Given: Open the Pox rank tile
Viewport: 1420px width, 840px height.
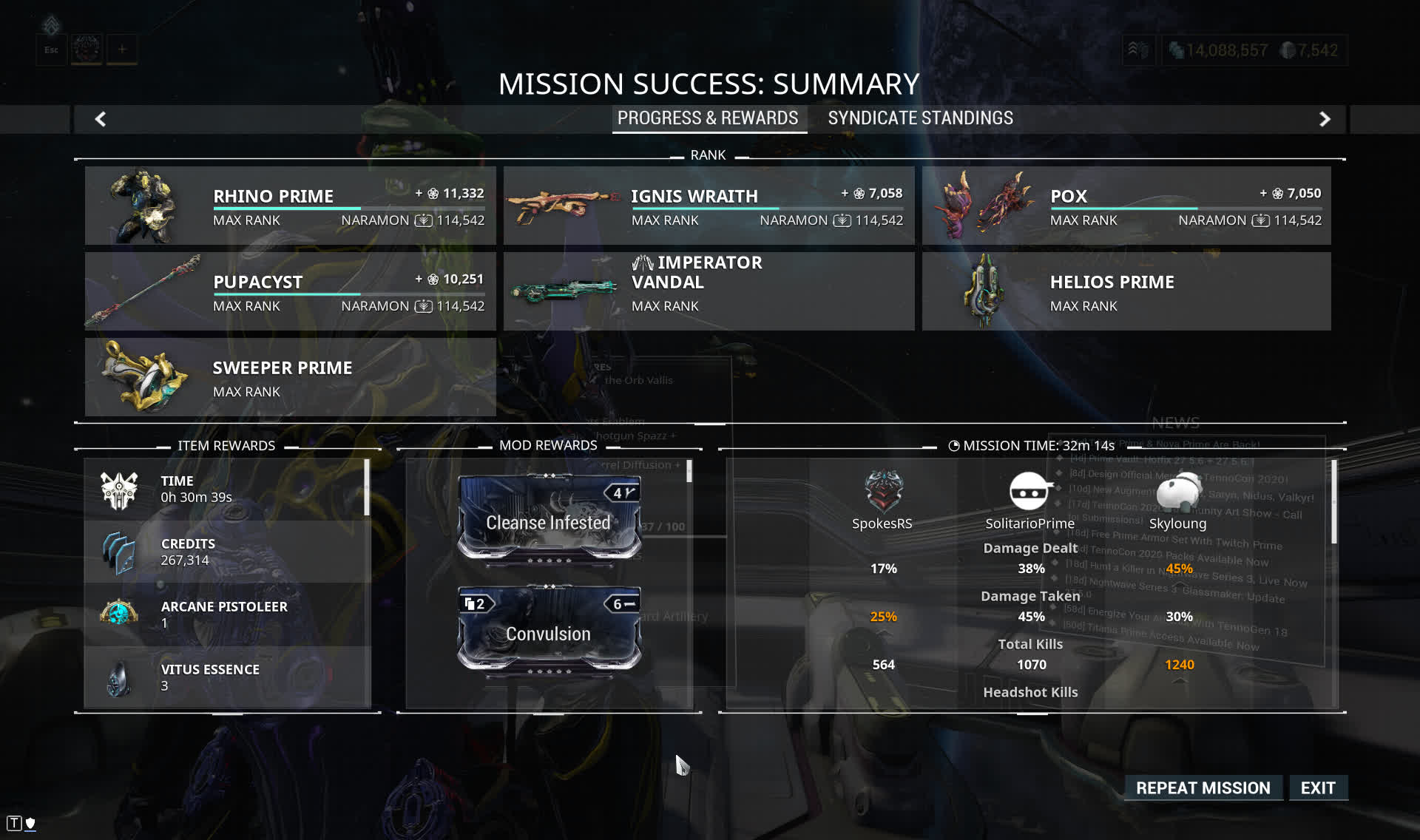Looking at the screenshot, I should click(x=1126, y=206).
